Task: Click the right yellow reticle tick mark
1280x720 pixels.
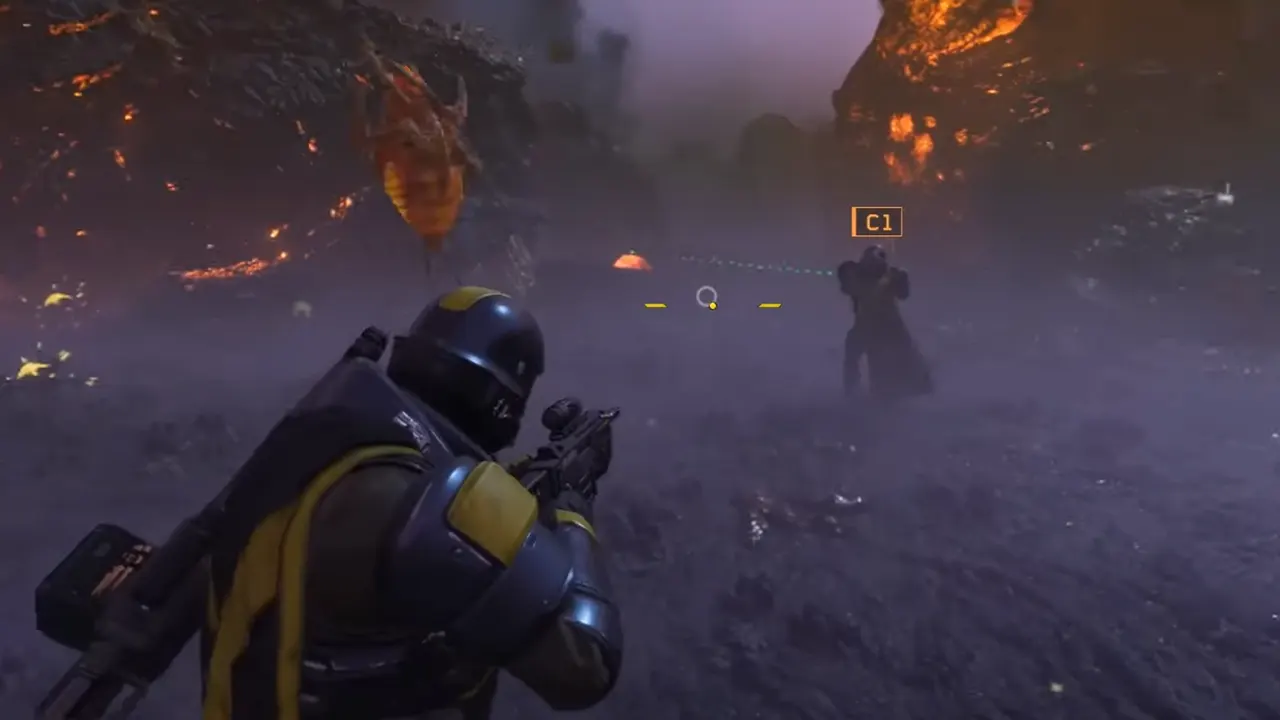Action: click(x=769, y=305)
